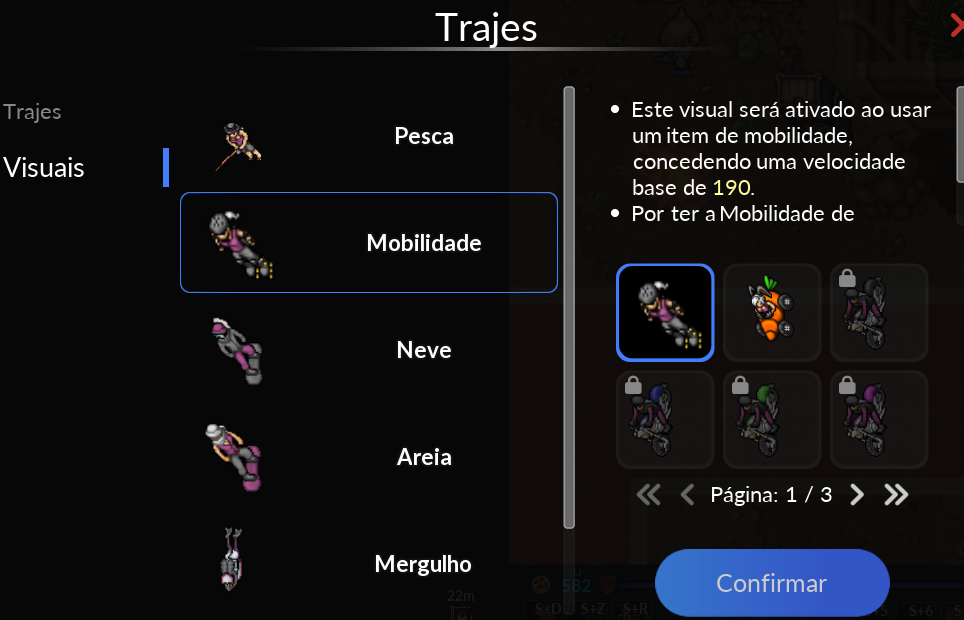Viewport: 964px width, 620px height.
Task: Select the locked blue-helmet bike skin
Action: pos(665,419)
